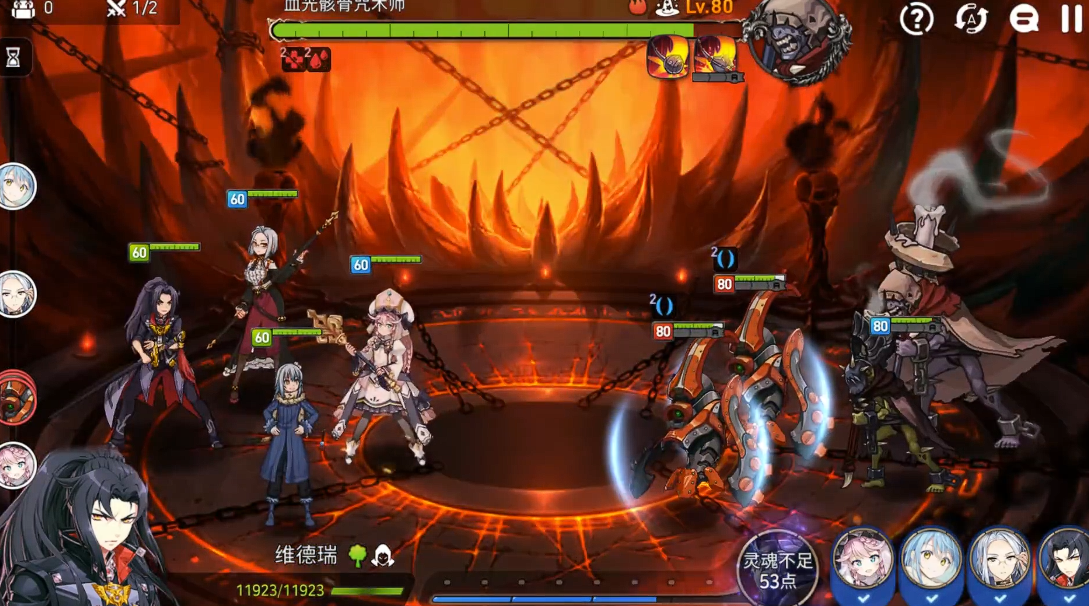This screenshot has height=606, width=1089.
Task: Toggle auto-battle mode
Action: pos(970,19)
